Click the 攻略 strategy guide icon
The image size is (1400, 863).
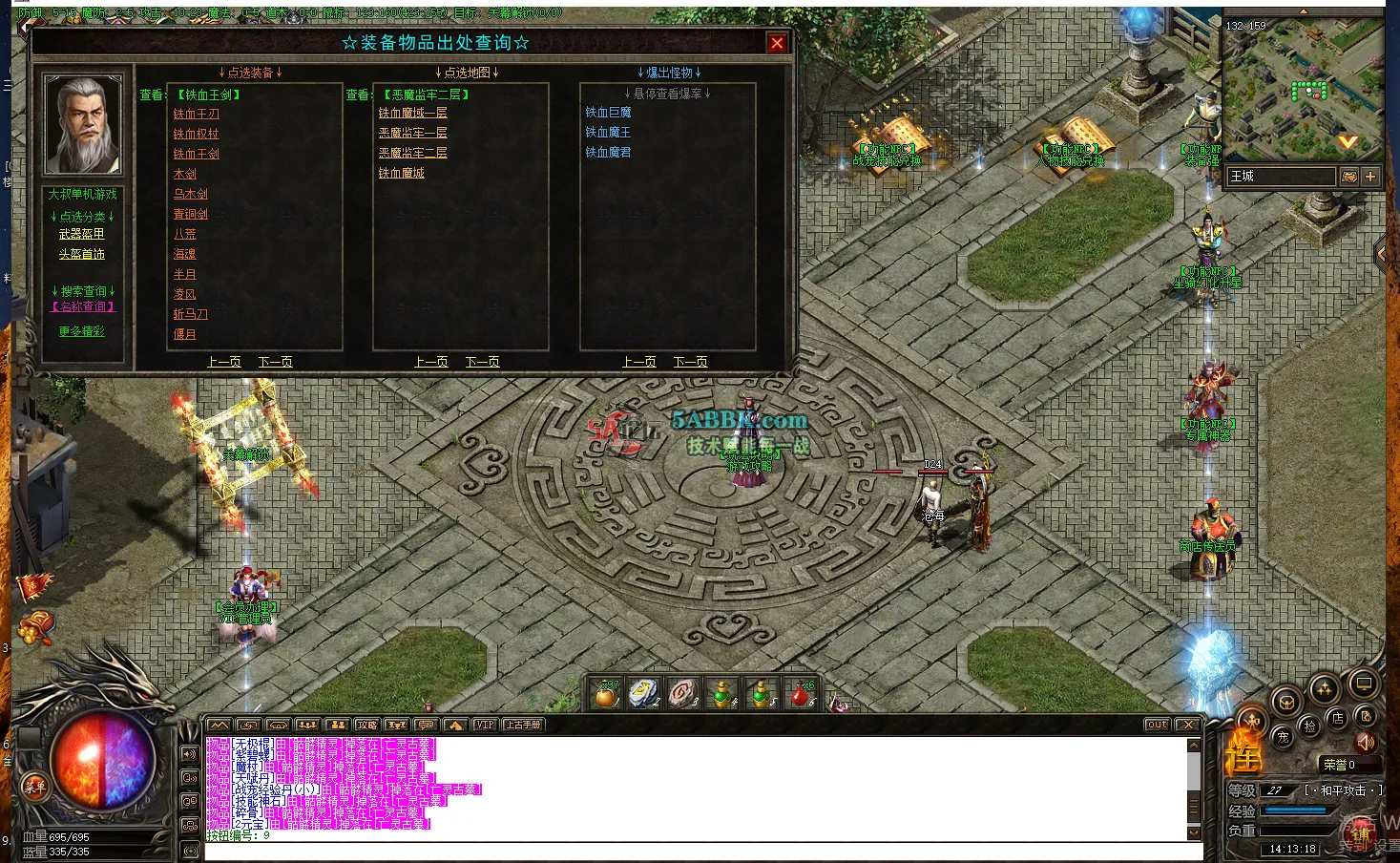click(366, 725)
